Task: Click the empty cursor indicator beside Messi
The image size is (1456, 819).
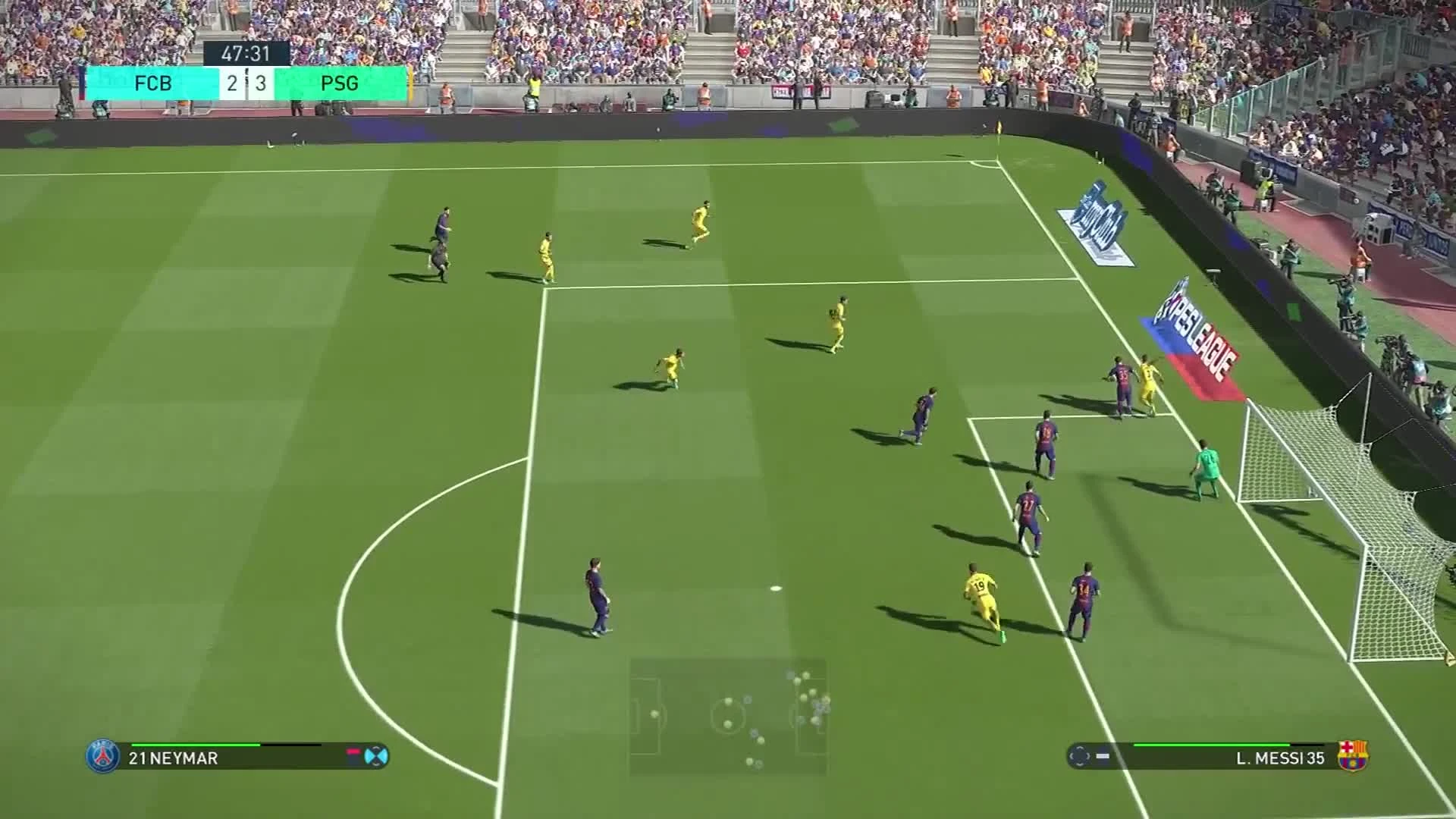Action: point(1079,756)
